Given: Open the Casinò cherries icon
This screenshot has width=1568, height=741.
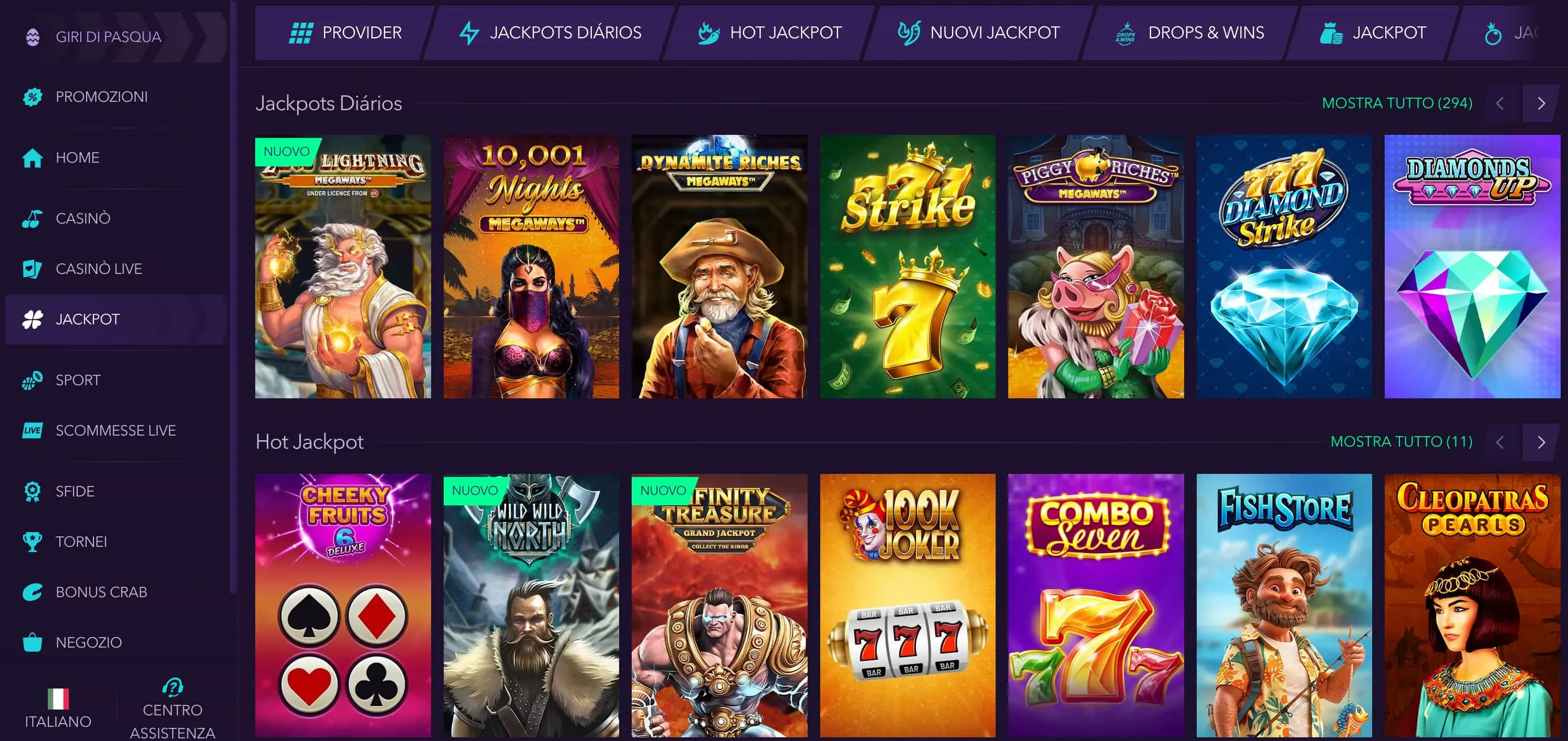Looking at the screenshot, I should click(x=33, y=218).
